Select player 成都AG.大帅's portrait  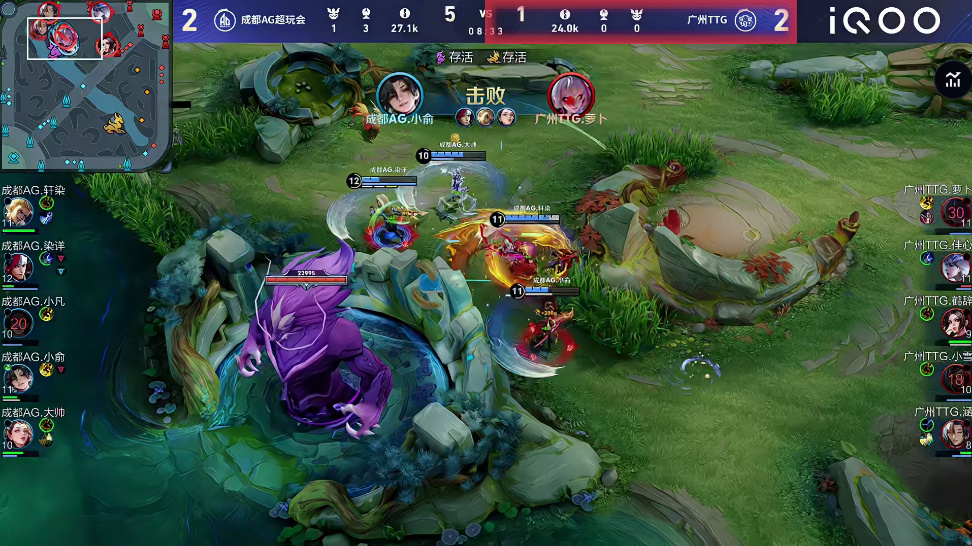(18, 433)
